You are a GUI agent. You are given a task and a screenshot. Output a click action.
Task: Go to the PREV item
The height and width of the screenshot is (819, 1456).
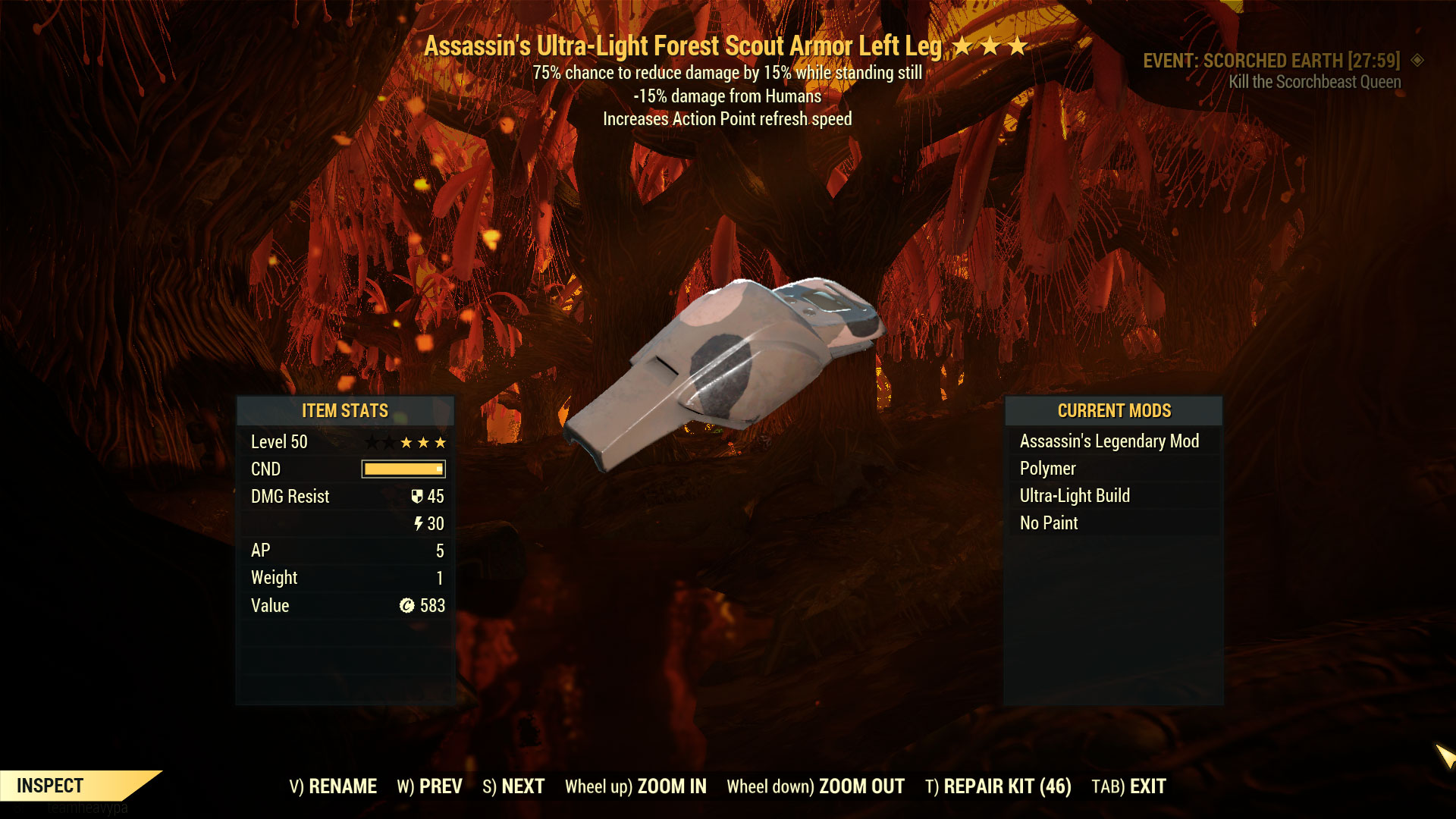(429, 786)
